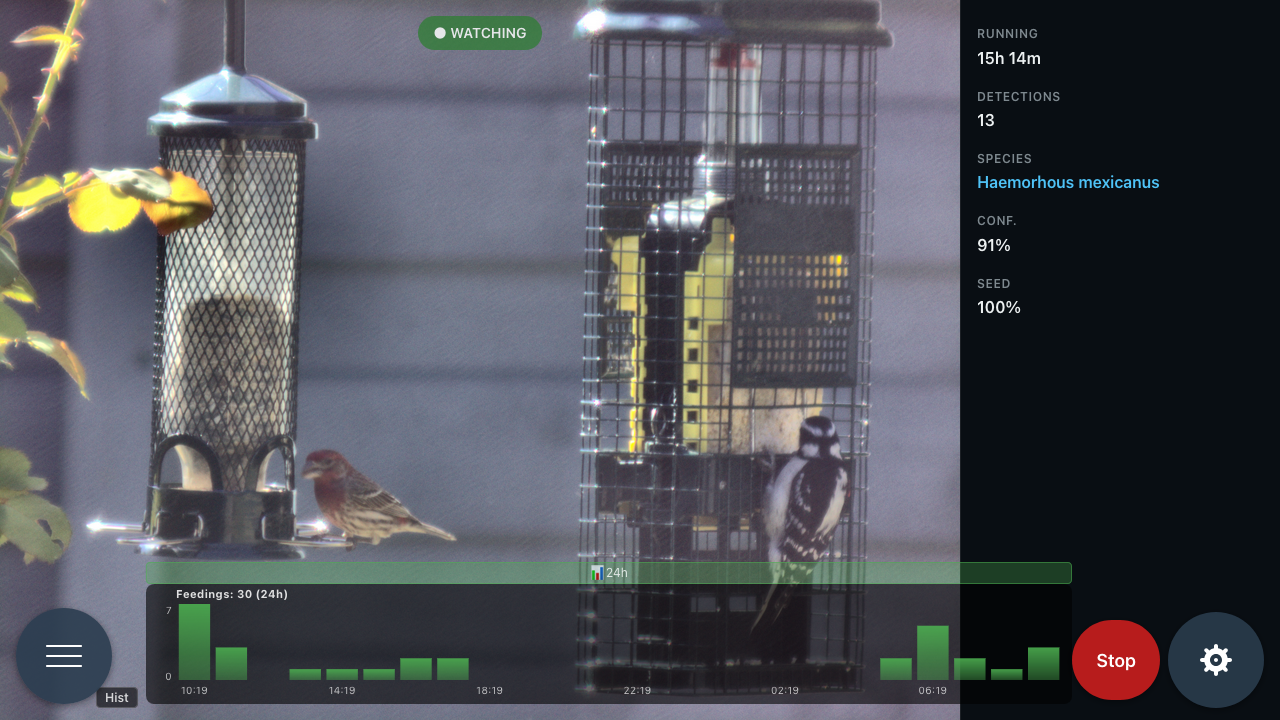Click the feeding bar near 06:19
Image resolution: width=1280 pixels, height=720 pixels.
(932, 650)
